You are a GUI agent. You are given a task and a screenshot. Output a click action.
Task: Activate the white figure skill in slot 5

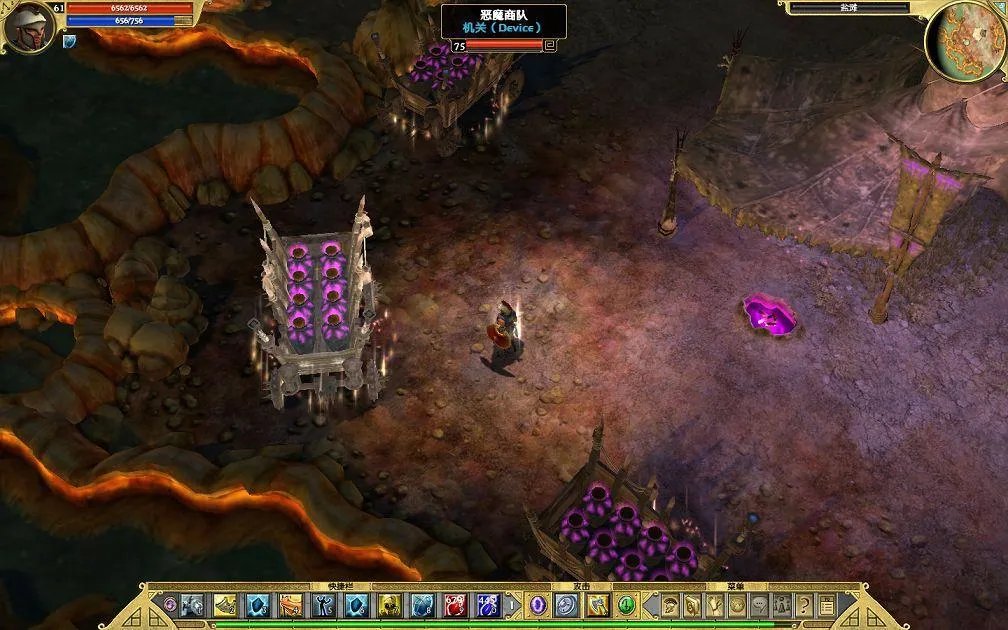[x=324, y=605]
